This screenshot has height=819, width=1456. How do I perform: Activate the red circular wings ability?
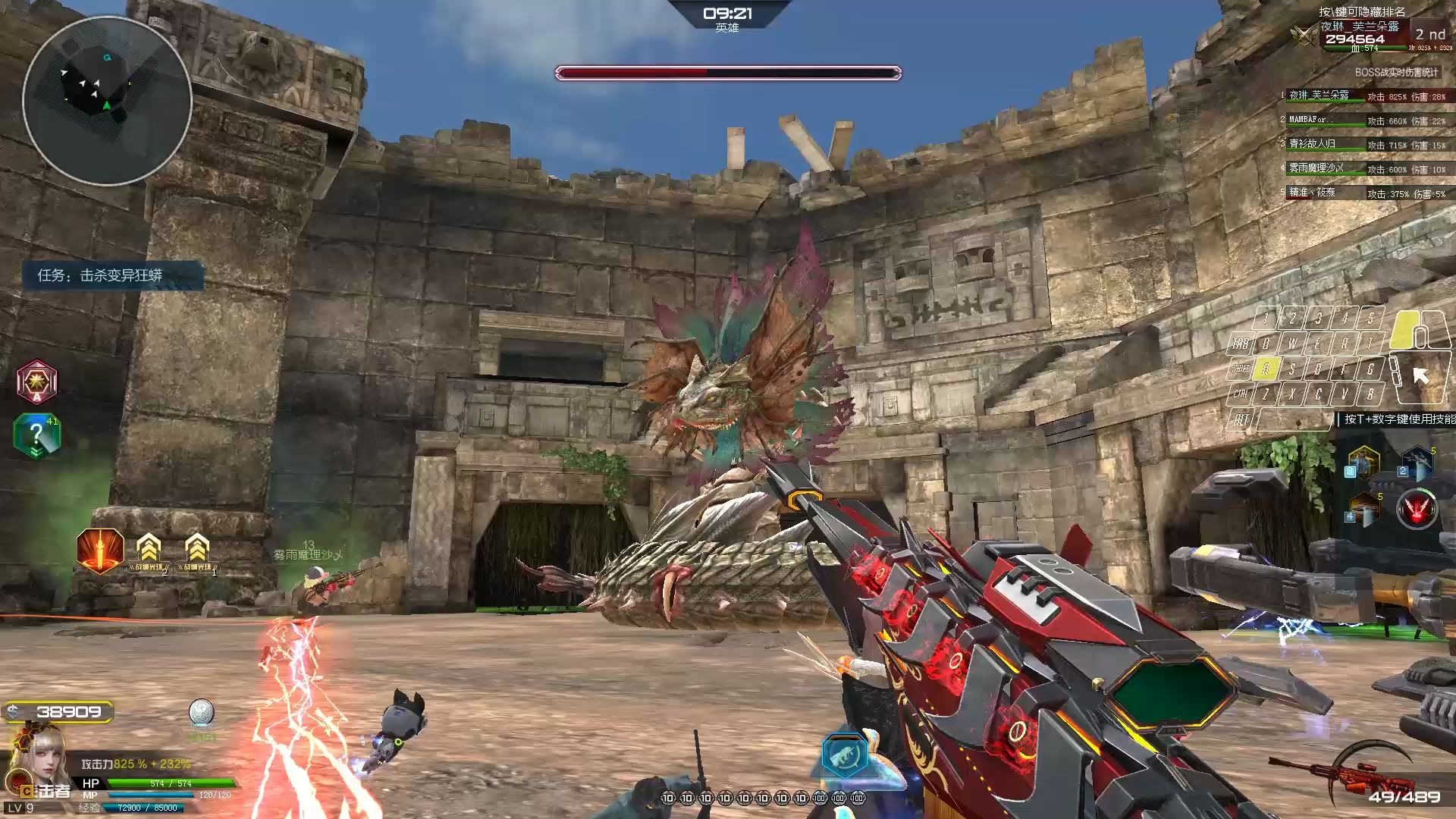coord(1417,508)
